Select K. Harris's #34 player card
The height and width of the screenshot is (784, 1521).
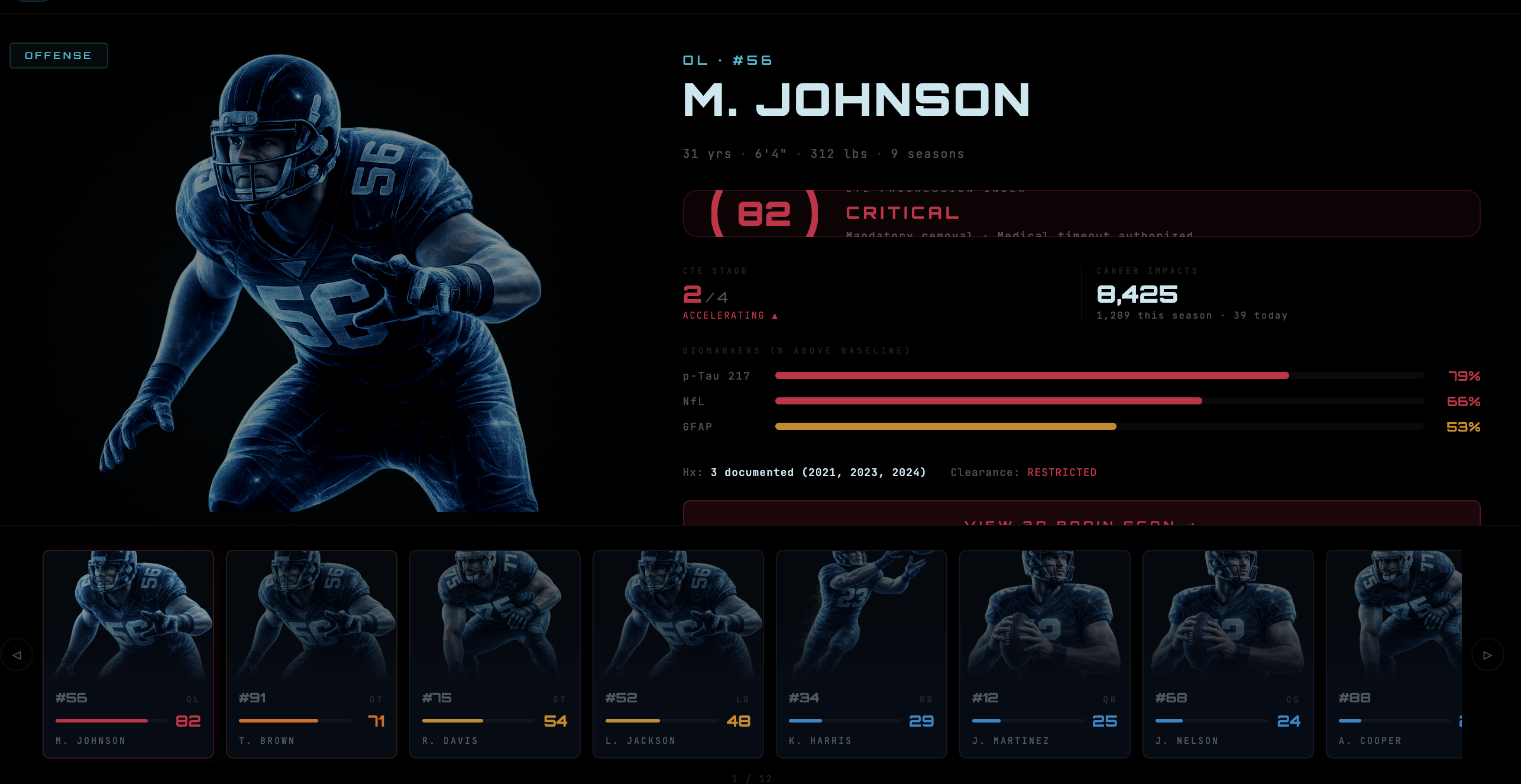tap(862, 654)
